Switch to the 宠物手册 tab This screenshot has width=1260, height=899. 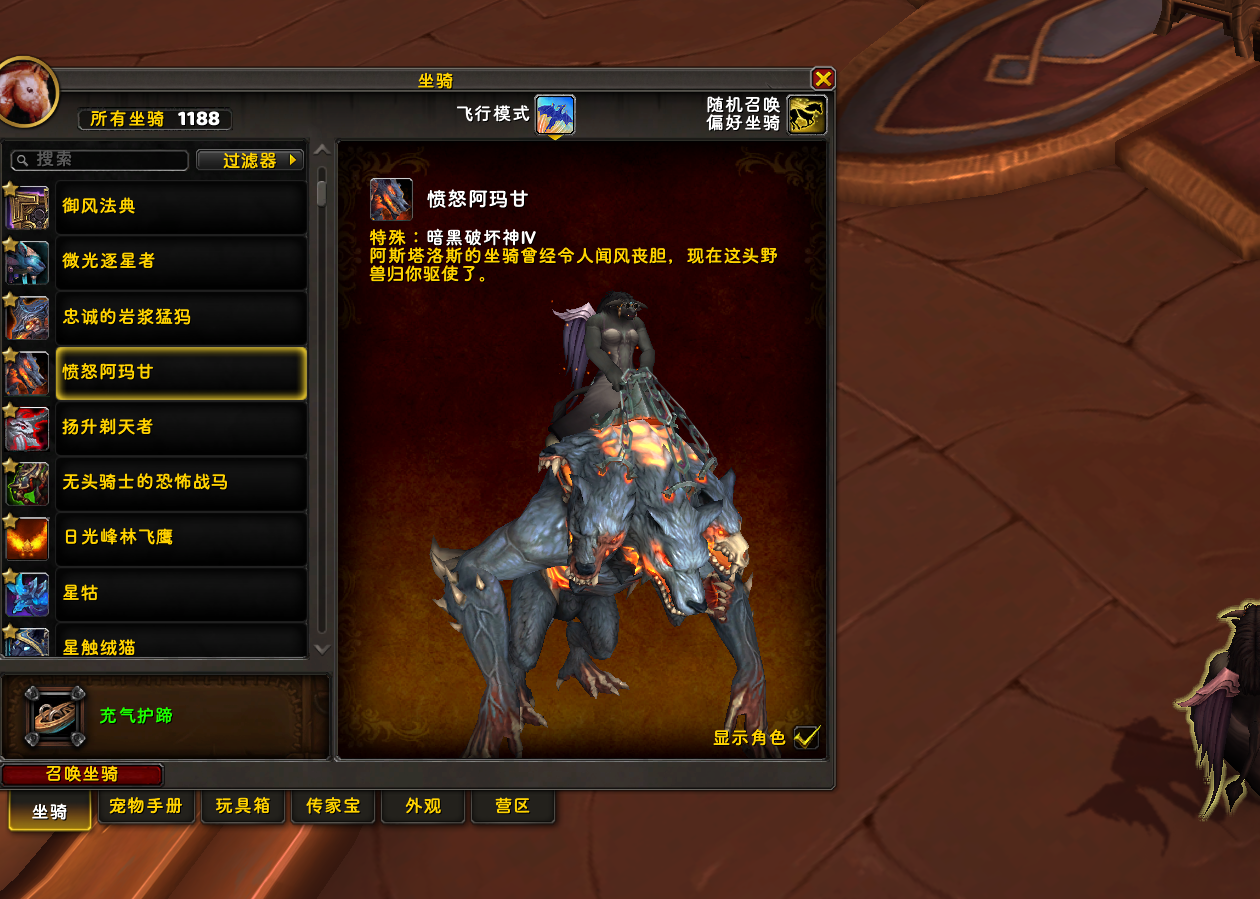point(146,806)
